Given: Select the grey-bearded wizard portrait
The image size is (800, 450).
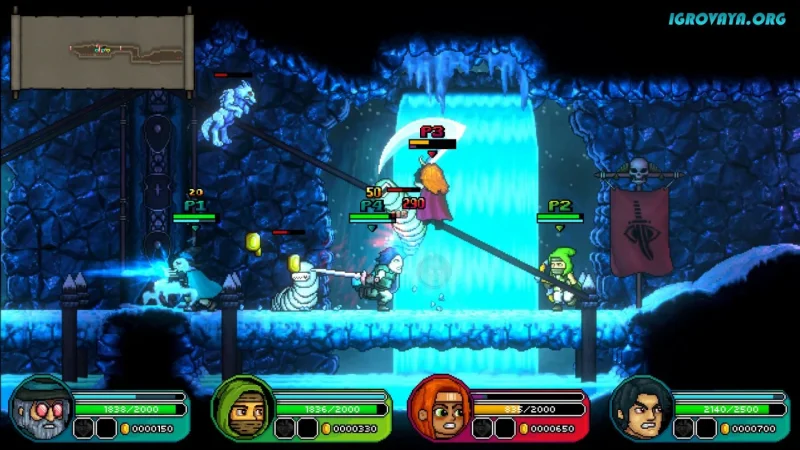Looking at the screenshot, I should click(x=40, y=408).
